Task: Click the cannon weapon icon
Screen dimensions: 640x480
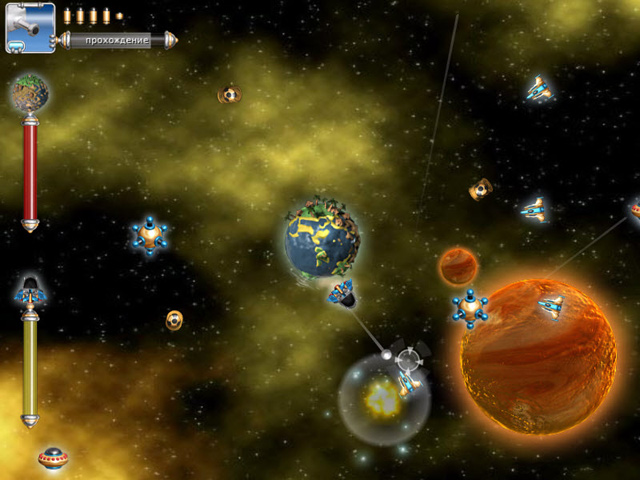Action: coord(29,27)
